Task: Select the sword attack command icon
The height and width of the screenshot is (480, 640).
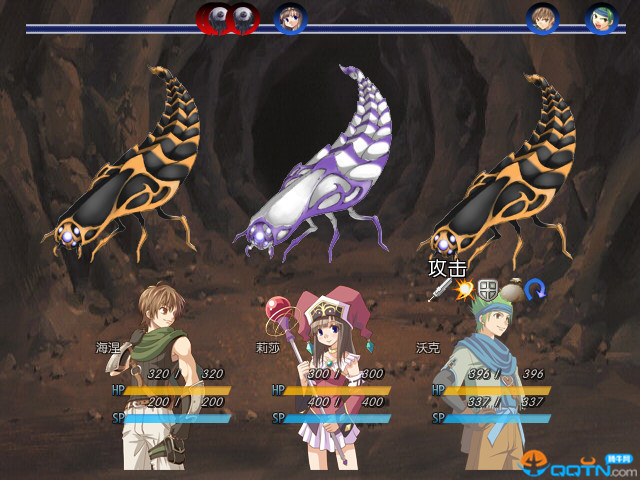Action: pyautogui.click(x=440, y=291)
